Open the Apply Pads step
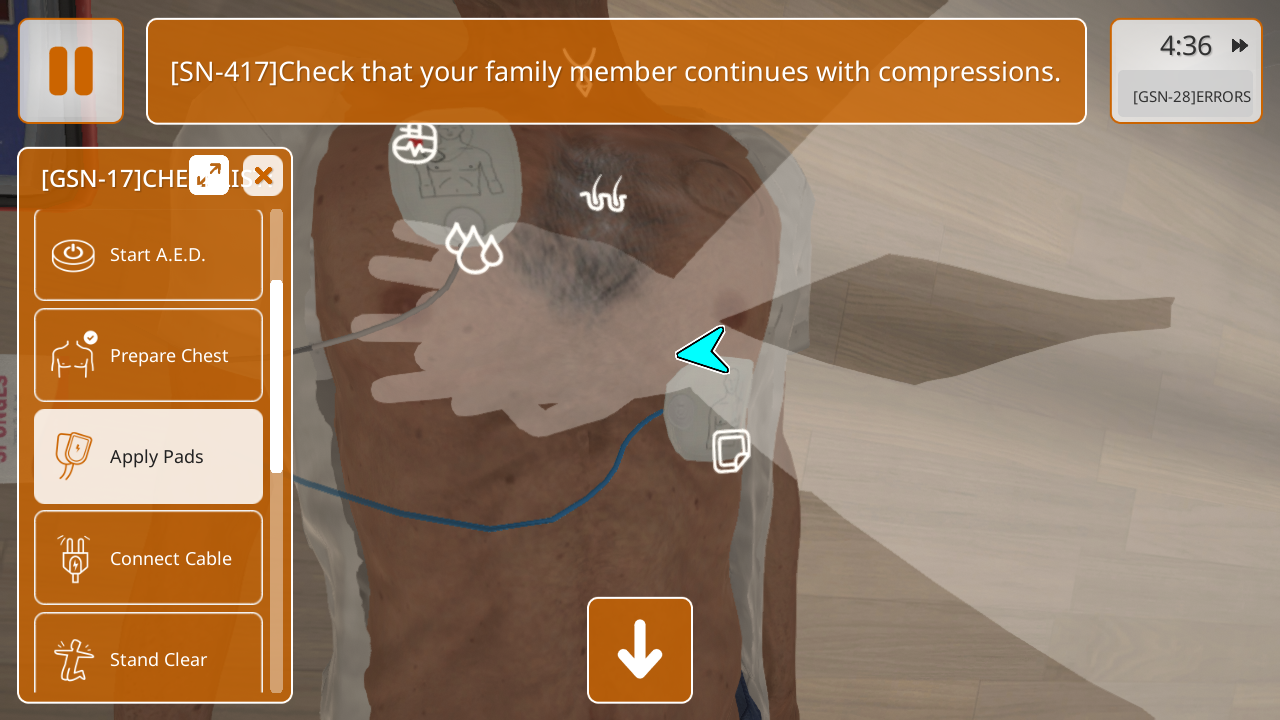This screenshot has width=1280, height=720. tap(148, 456)
